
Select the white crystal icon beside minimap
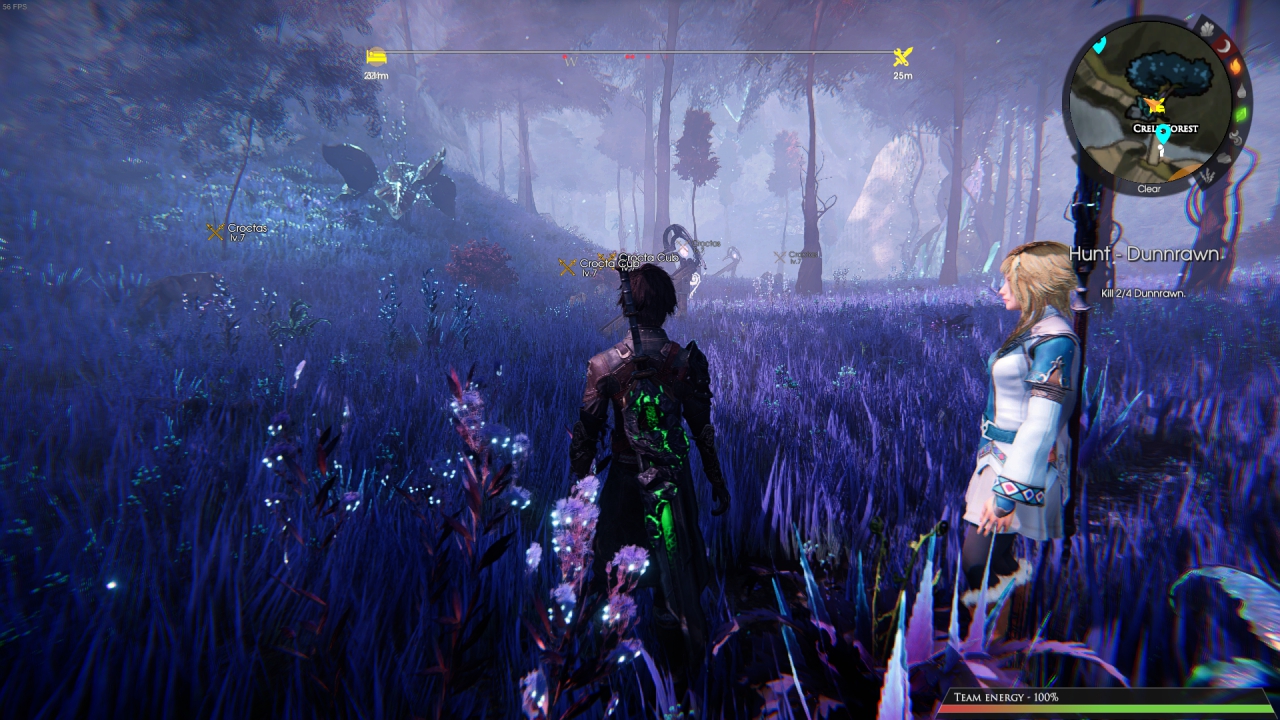[1207, 29]
